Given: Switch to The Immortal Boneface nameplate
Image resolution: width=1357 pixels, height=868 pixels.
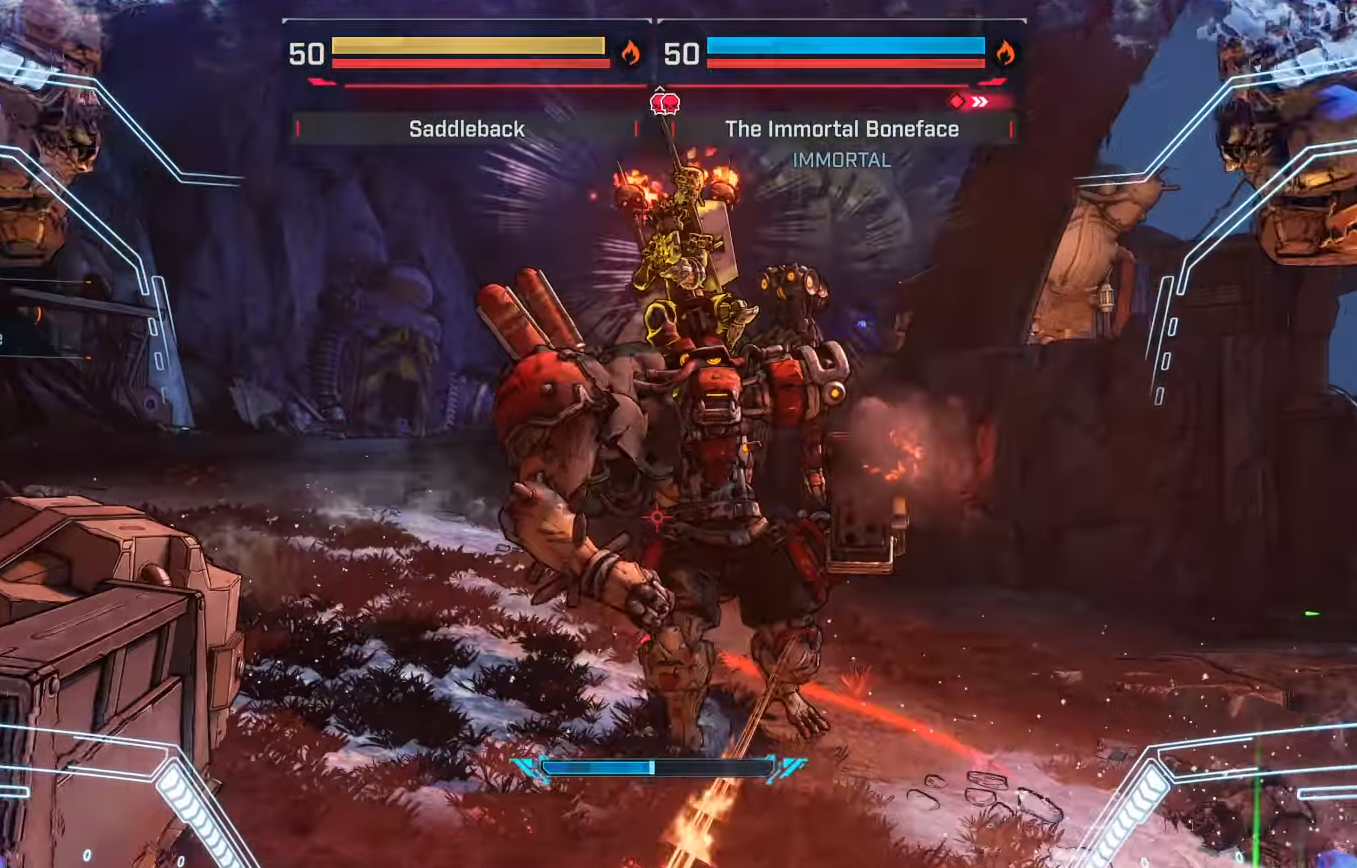Looking at the screenshot, I should point(842,128).
